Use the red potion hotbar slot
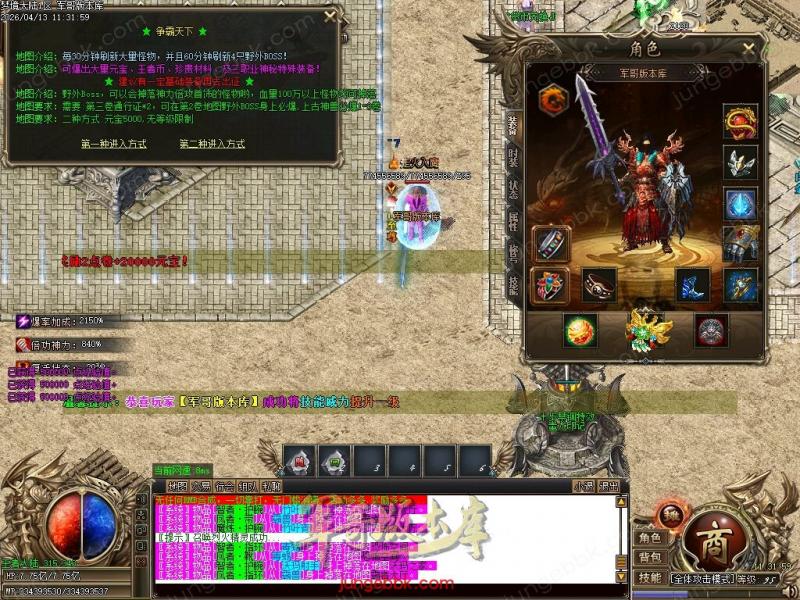The height and width of the screenshot is (600, 800). pos(299,461)
